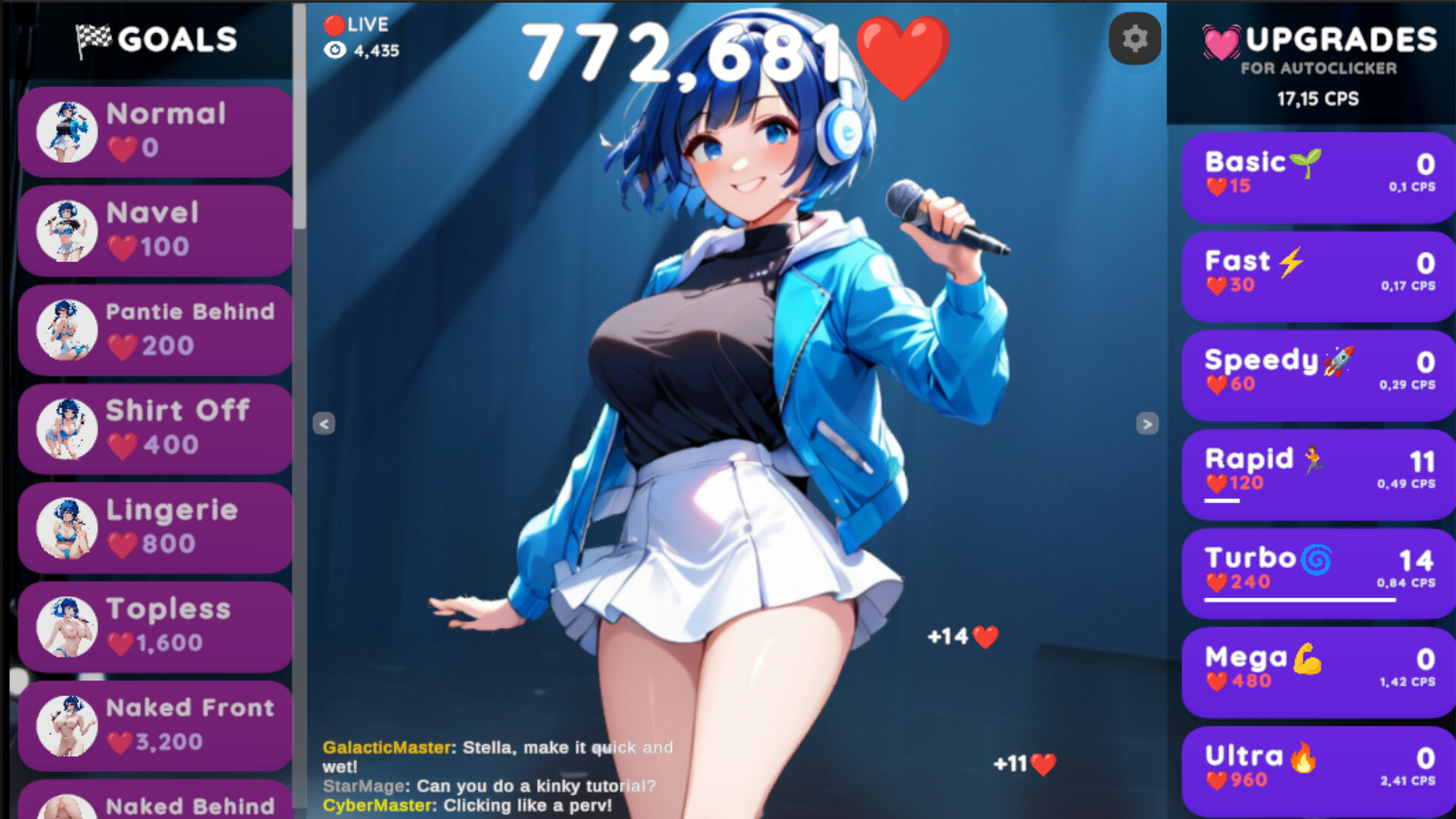
Task: Purchase the Mega upgrade
Action: tap(1317, 670)
